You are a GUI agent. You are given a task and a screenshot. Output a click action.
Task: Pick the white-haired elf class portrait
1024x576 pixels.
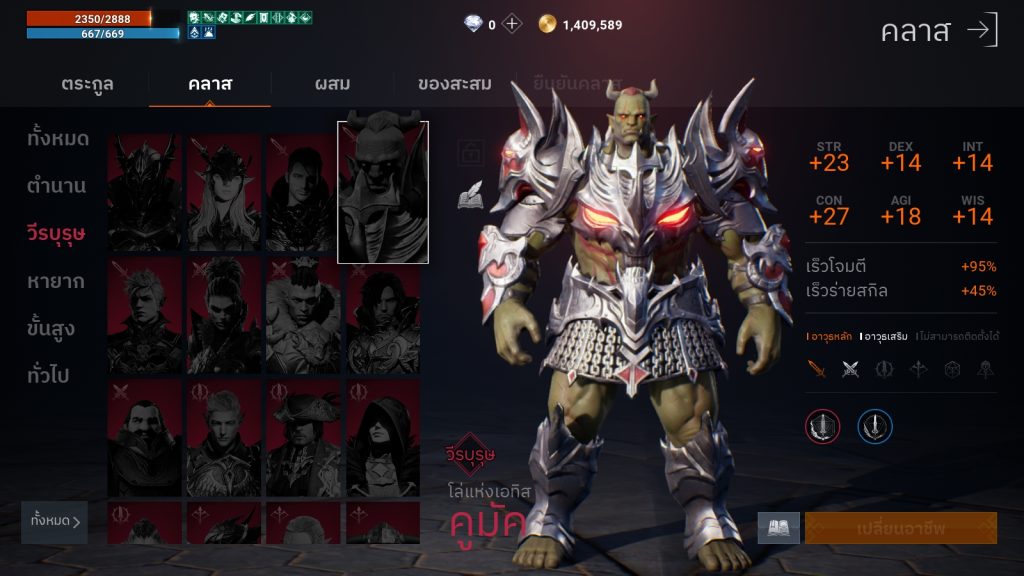point(223,192)
